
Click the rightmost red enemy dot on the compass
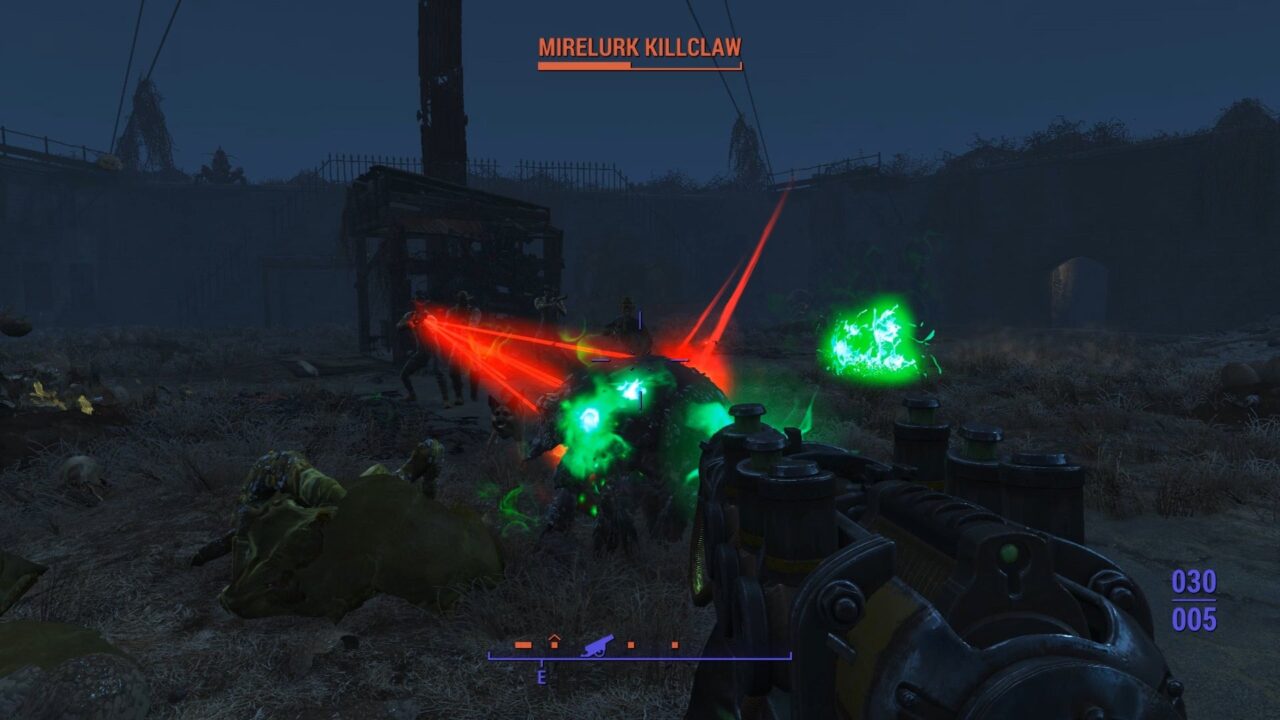pos(675,645)
